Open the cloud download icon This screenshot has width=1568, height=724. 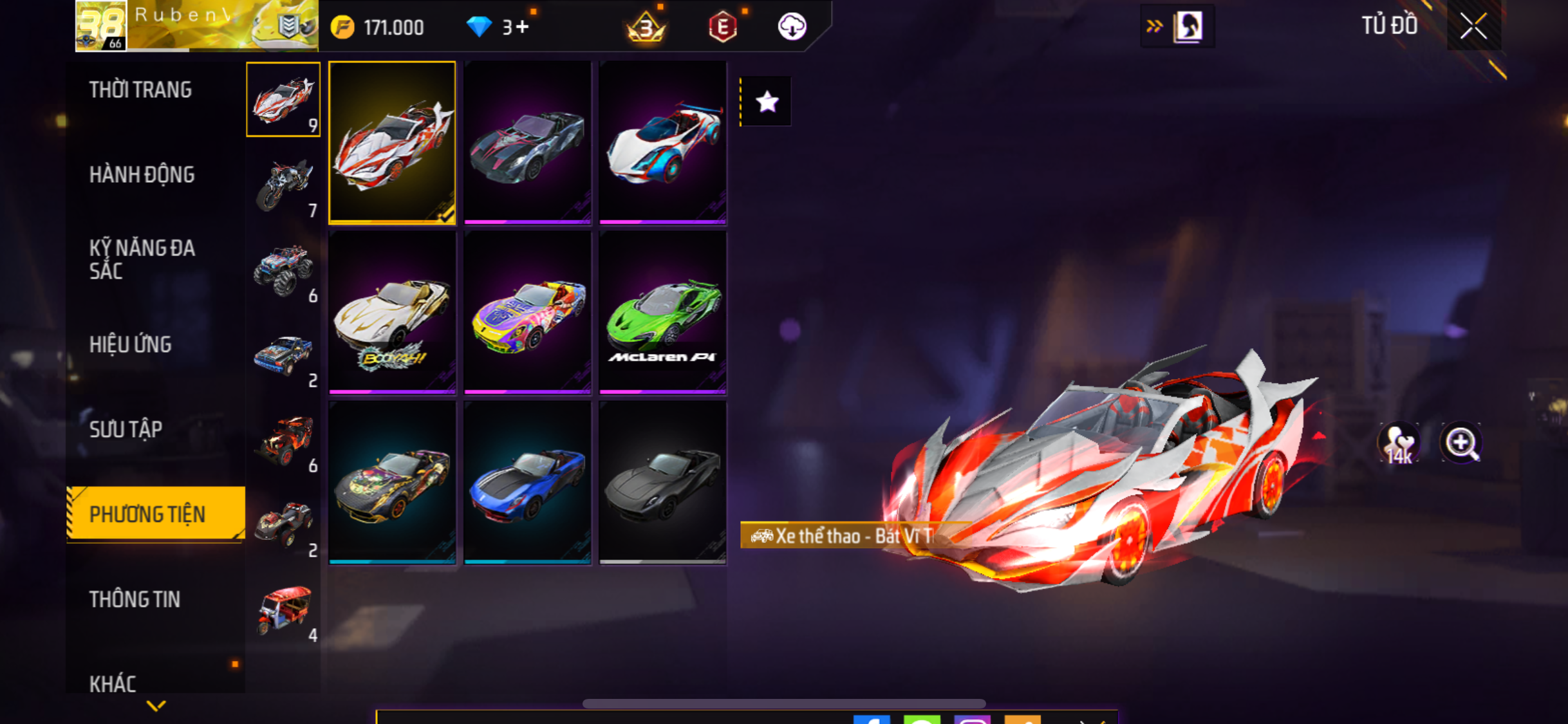tap(792, 27)
